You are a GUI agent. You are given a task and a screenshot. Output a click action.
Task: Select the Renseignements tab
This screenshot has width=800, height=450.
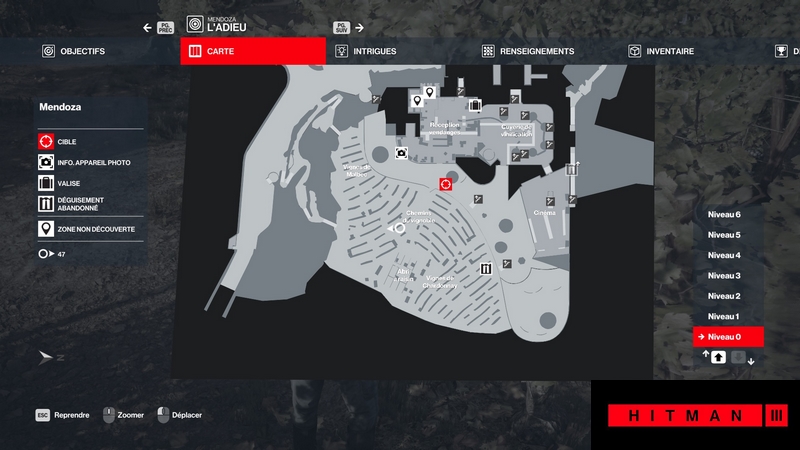coord(528,51)
